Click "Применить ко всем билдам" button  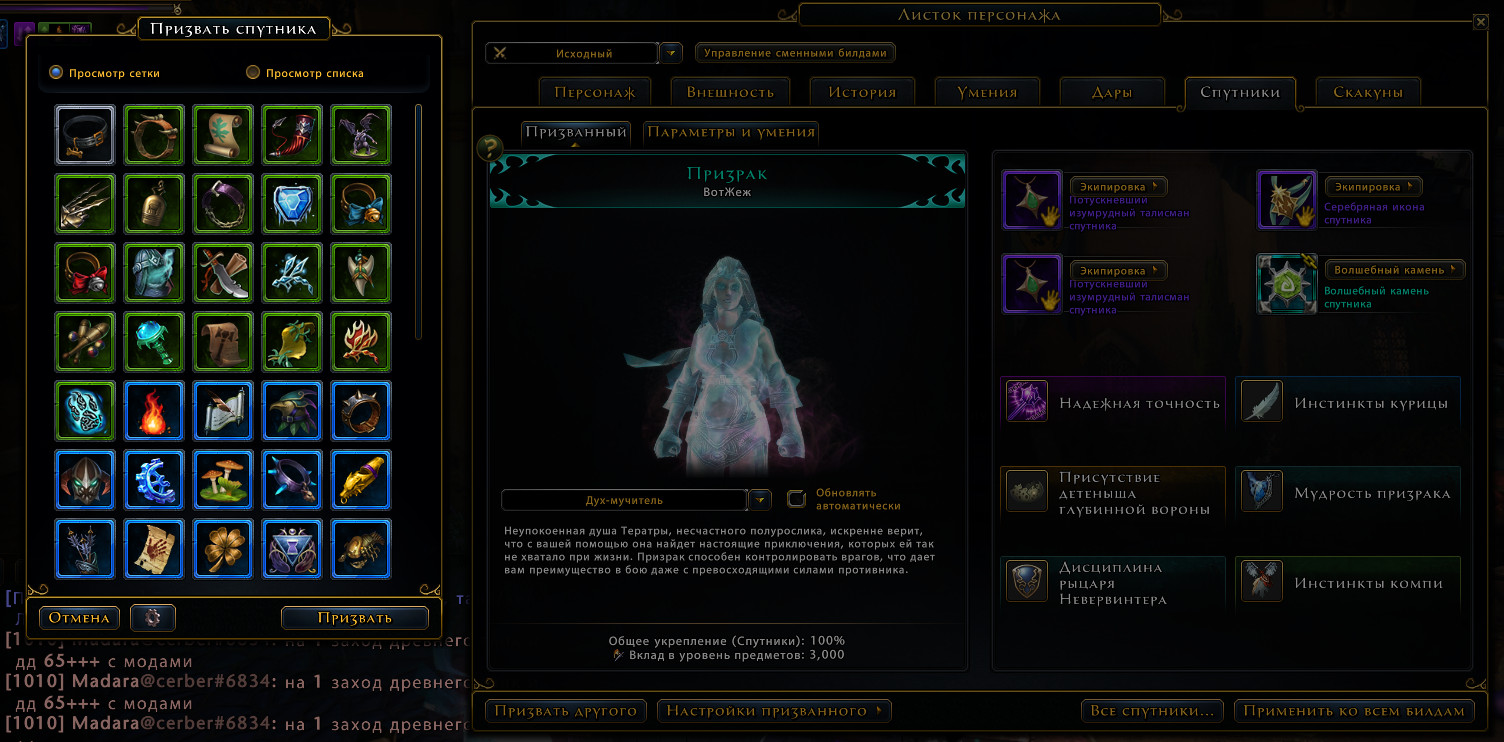[x=1354, y=711]
